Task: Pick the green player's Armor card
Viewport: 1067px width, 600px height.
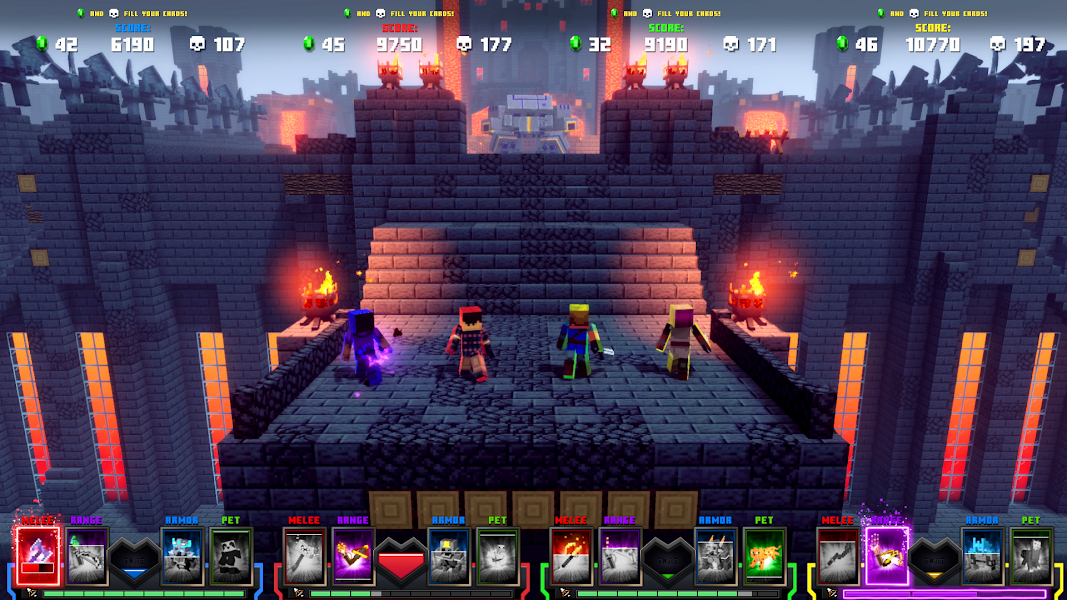Action: click(x=715, y=556)
